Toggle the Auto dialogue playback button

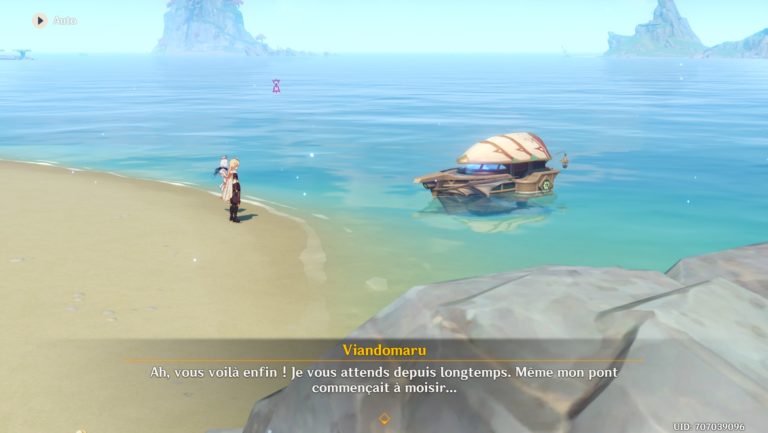(x=40, y=20)
